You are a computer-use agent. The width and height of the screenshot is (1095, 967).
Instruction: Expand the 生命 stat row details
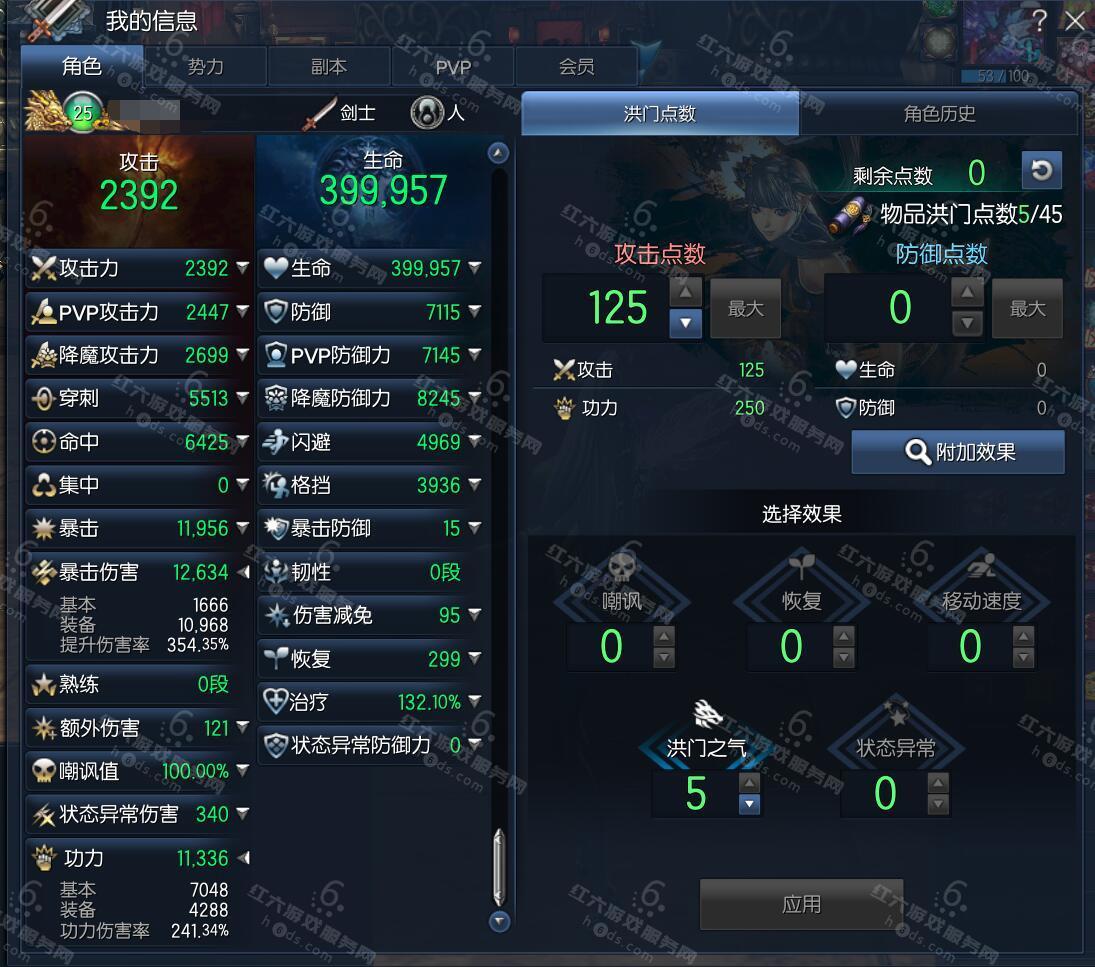point(475,268)
